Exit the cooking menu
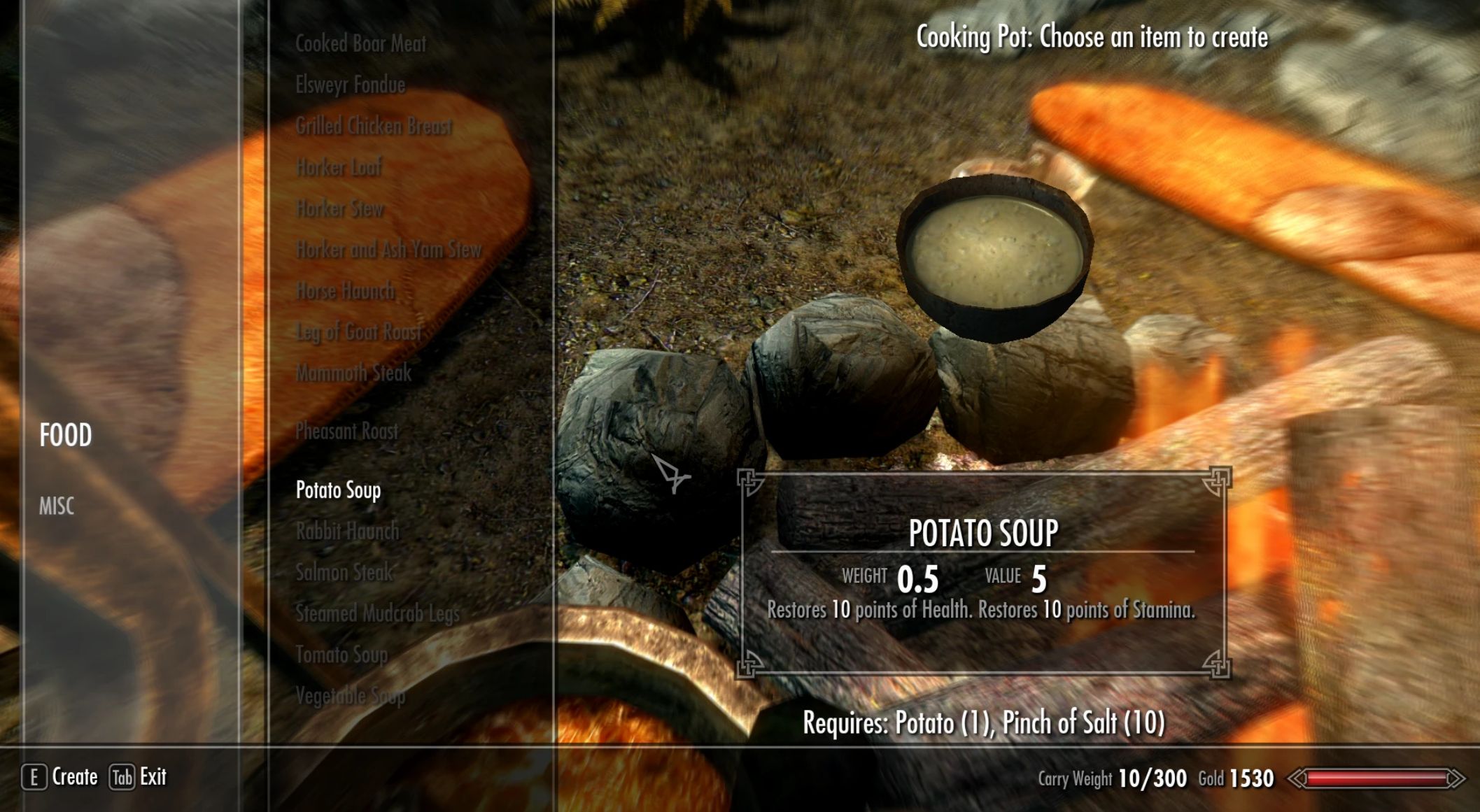The width and height of the screenshot is (1480, 812). pos(139,777)
